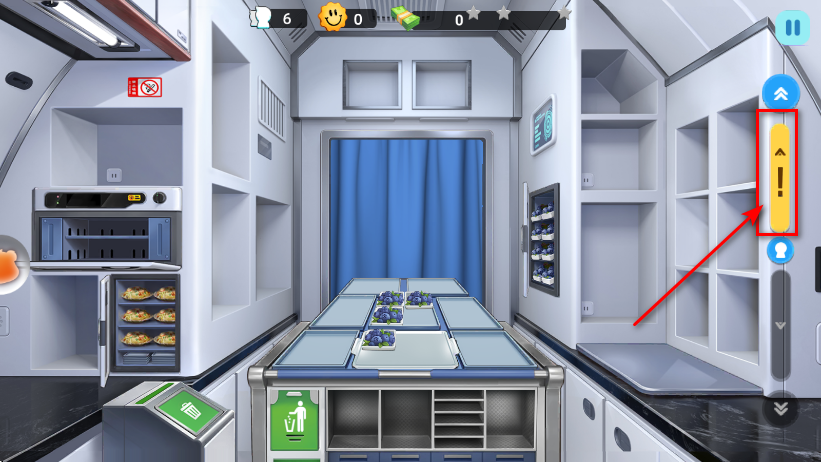Select the blue position marker on the aisle track
Image resolution: width=821 pixels, height=462 pixels.
click(x=780, y=251)
